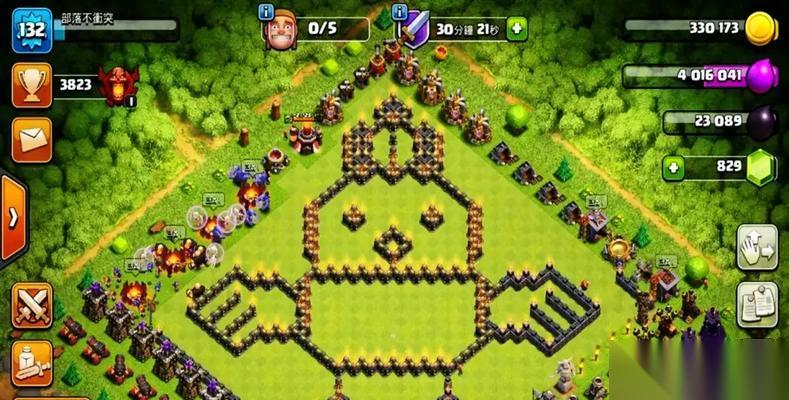Image resolution: width=789 pixels, height=400 pixels.
Task: View the red league badge
Action: (118, 84)
